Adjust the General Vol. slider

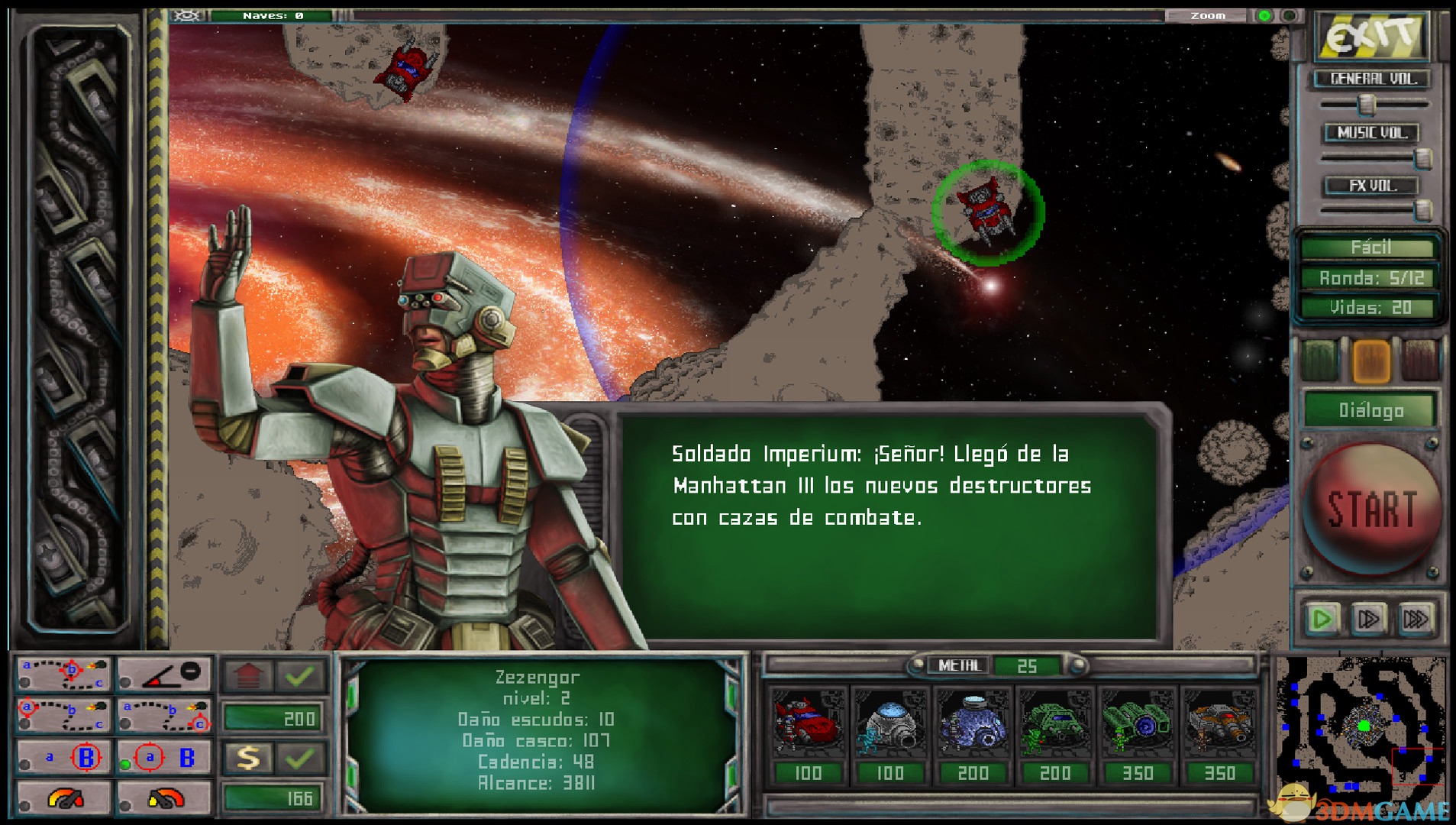pos(1367,103)
